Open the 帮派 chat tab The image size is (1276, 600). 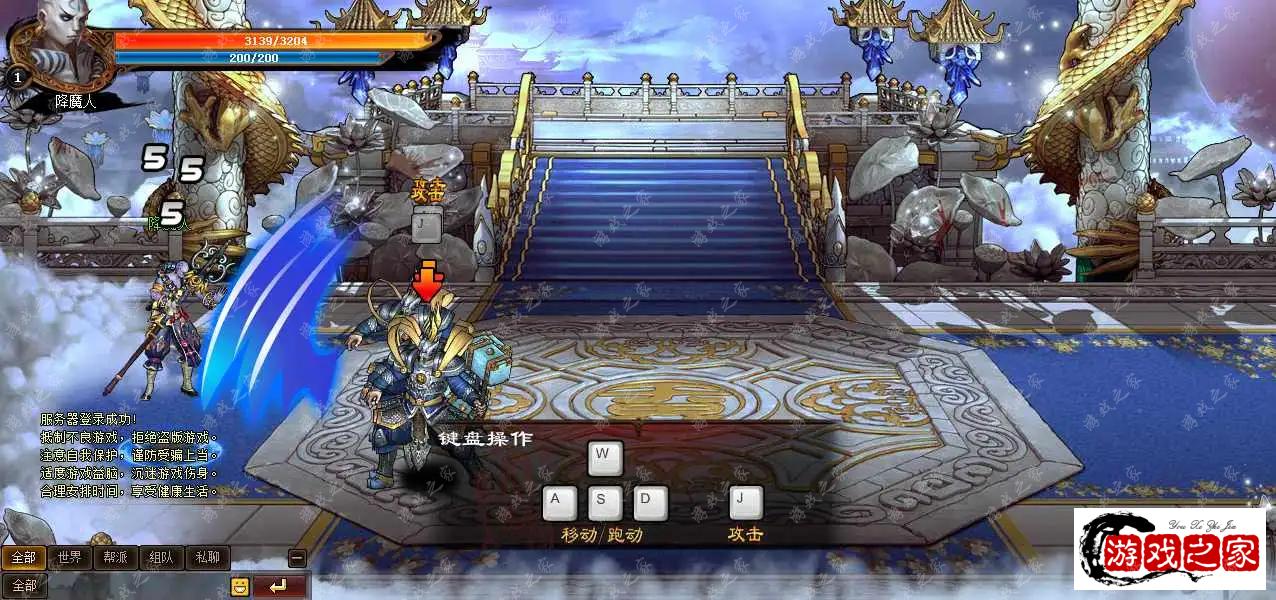coord(116,558)
